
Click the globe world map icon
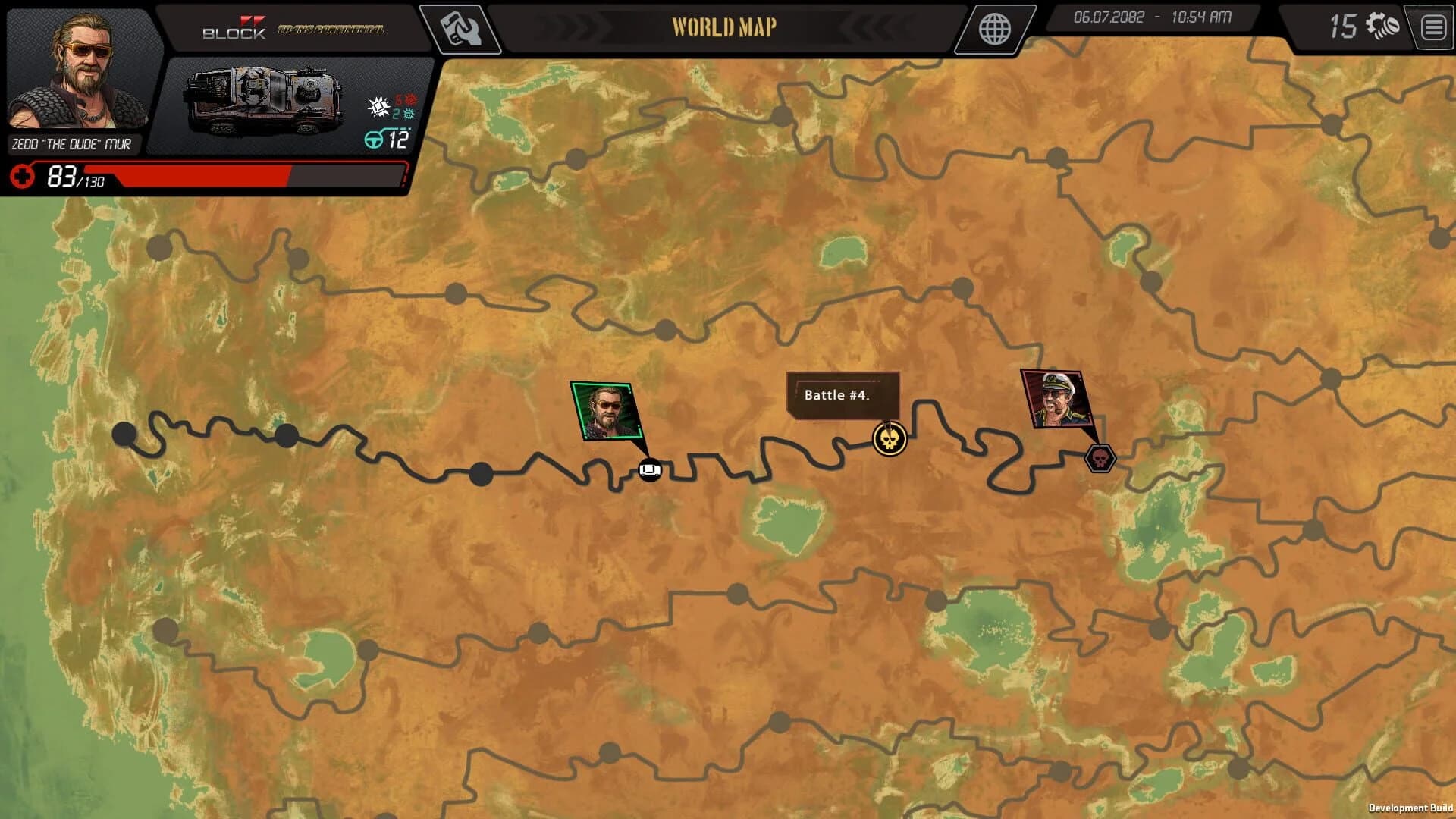pos(993,29)
